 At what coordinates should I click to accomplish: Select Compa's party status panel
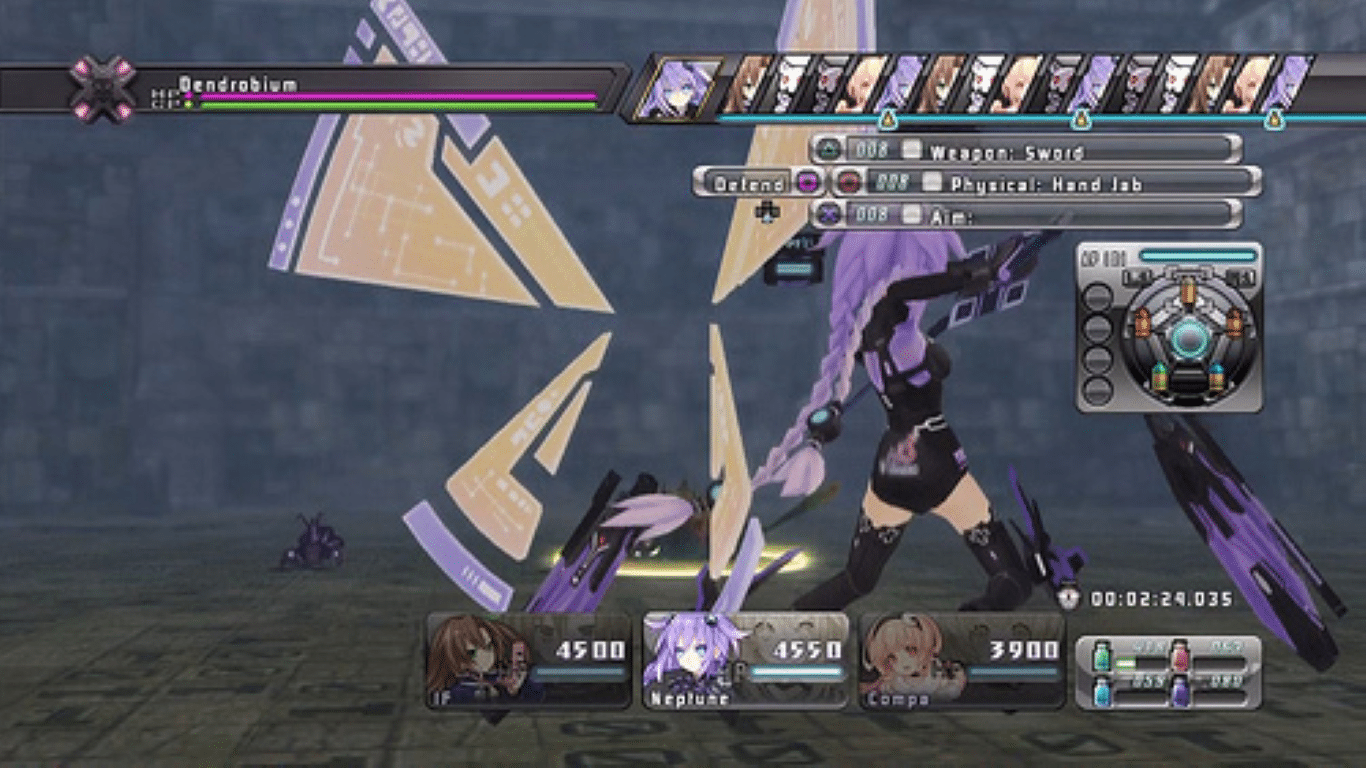[x=962, y=661]
